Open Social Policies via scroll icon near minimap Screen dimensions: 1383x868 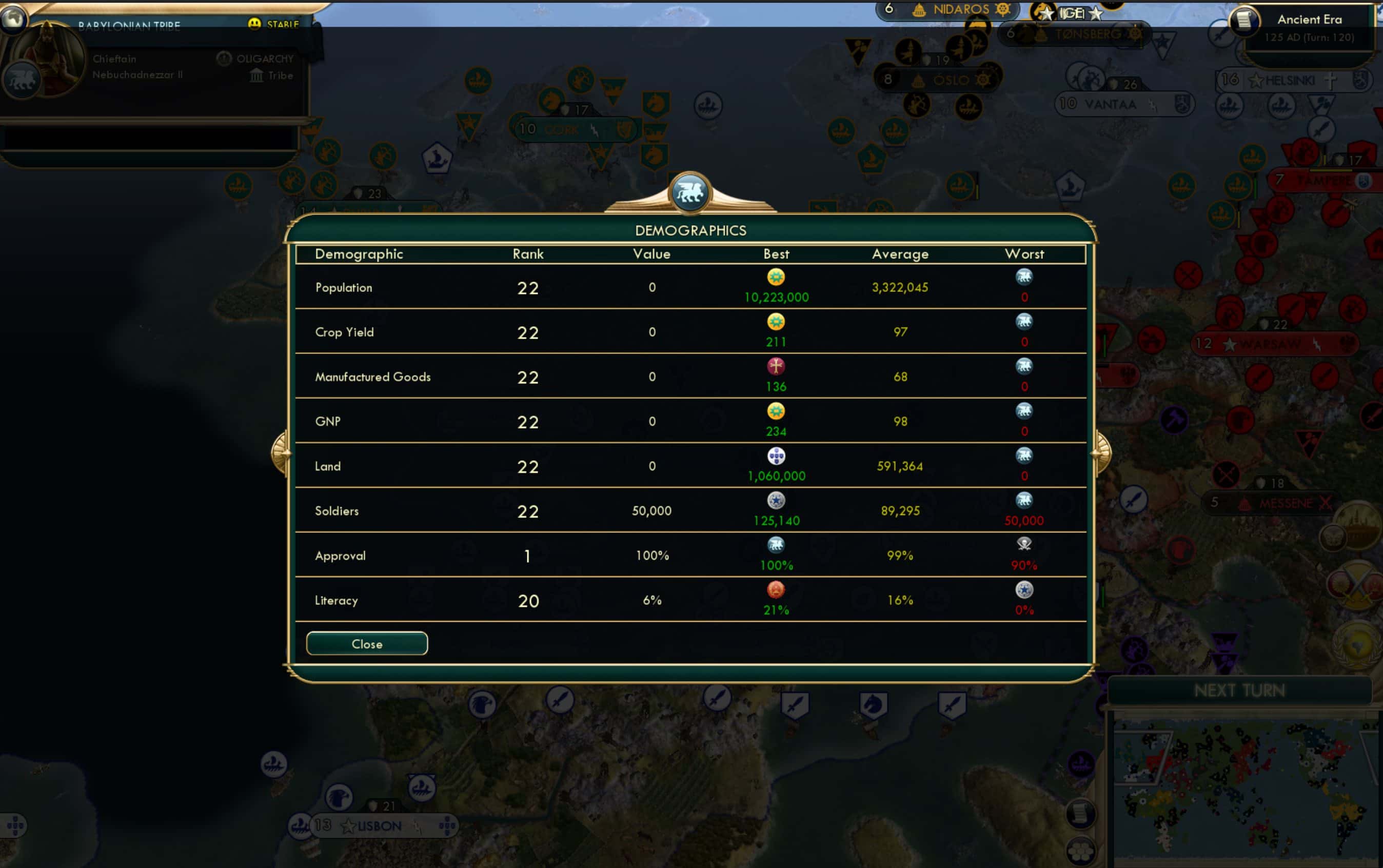tap(1081, 815)
